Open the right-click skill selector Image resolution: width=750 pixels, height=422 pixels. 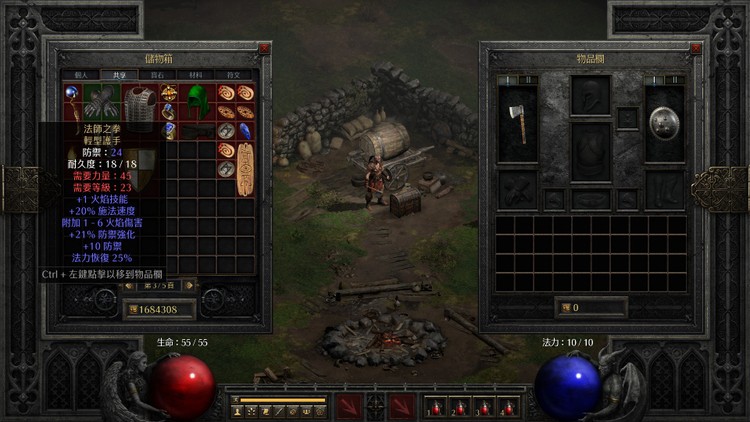pyautogui.click(x=402, y=406)
